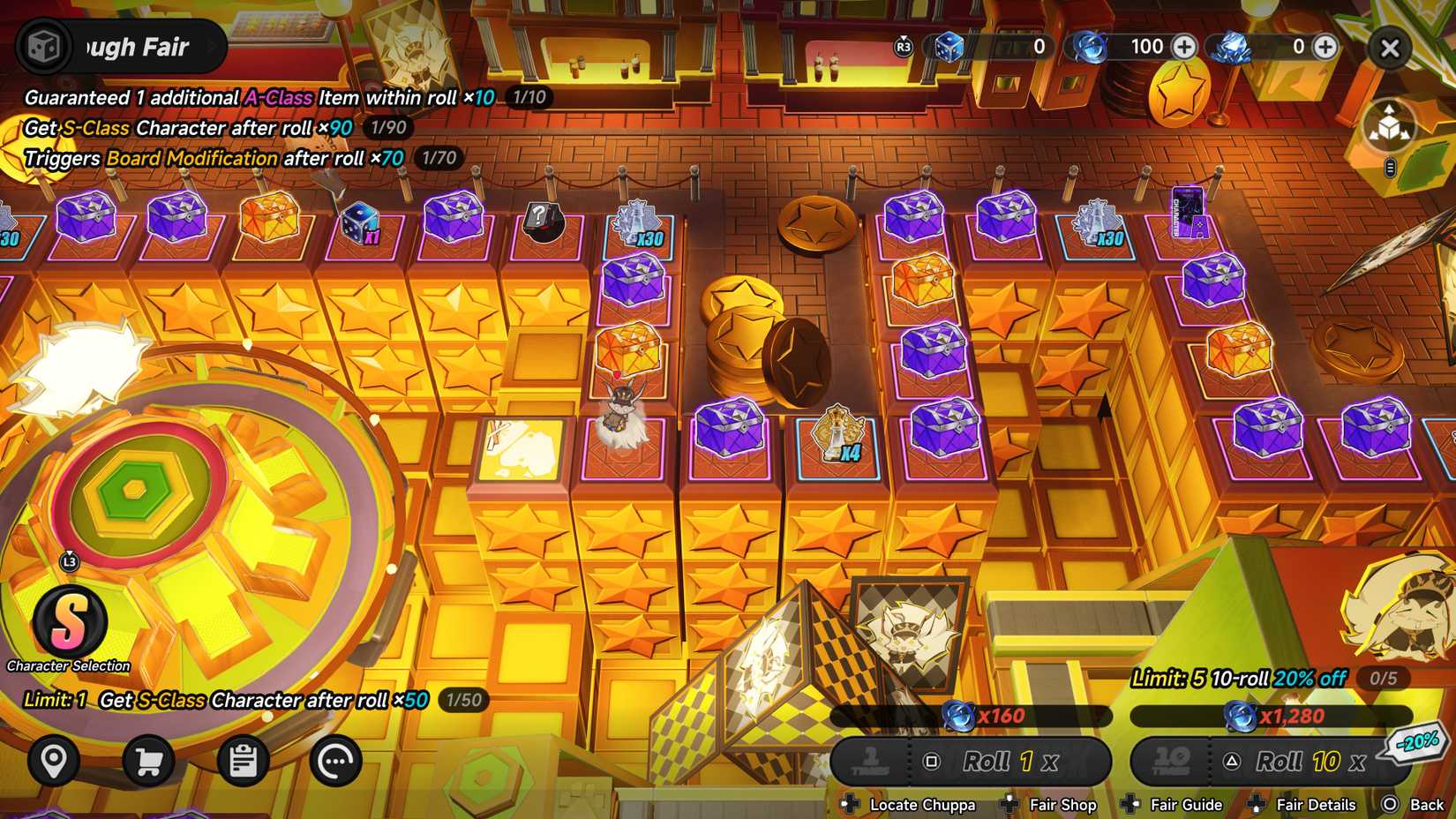Image resolution: width=1456 pixels, height=819 pixels.
Task: Open S-Class Character Selection
Action: (70, 622)
